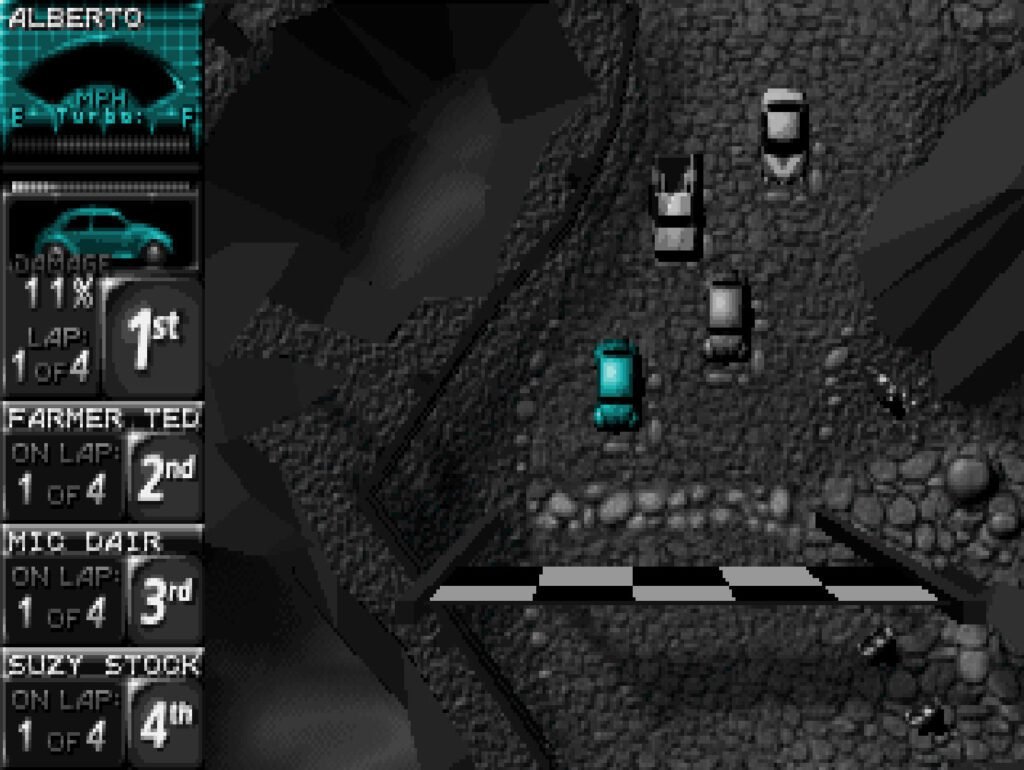This screenshot has height=770, width=1024.
Task: Select Farmer Ted's racer panel
Action: [102, 460]
